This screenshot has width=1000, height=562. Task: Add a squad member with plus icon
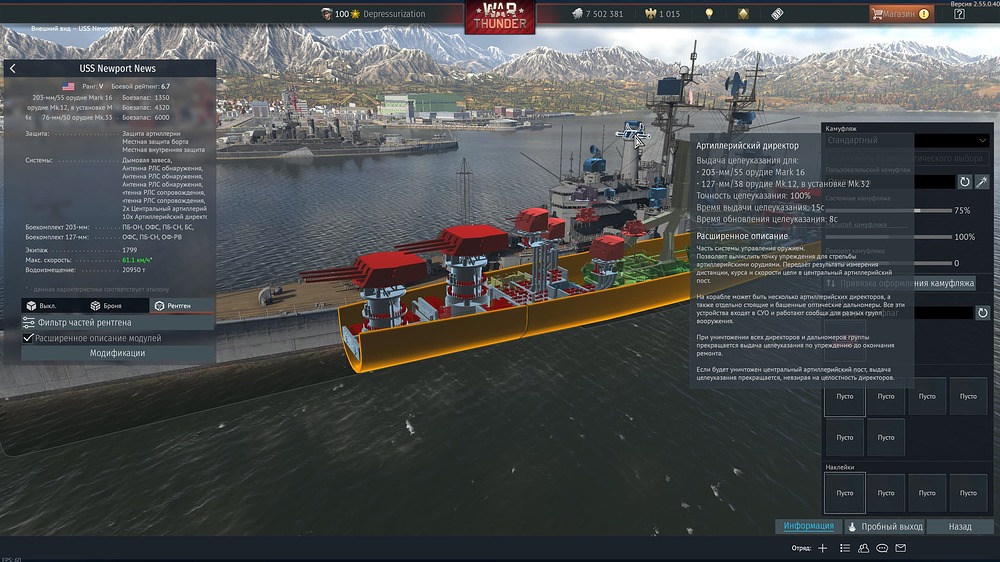coord(822,548)
